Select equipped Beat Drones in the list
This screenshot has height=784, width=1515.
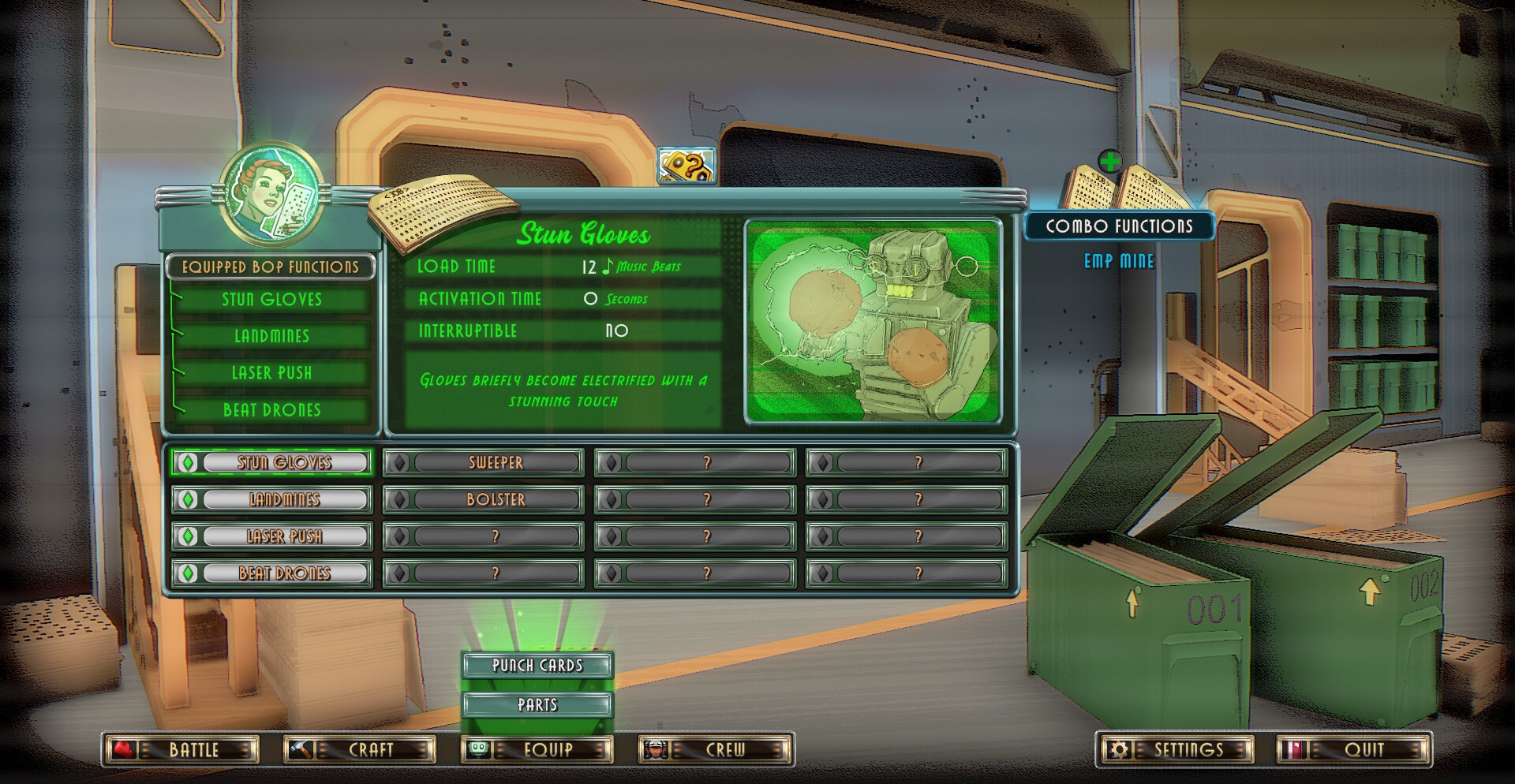[x=272, y=410]
